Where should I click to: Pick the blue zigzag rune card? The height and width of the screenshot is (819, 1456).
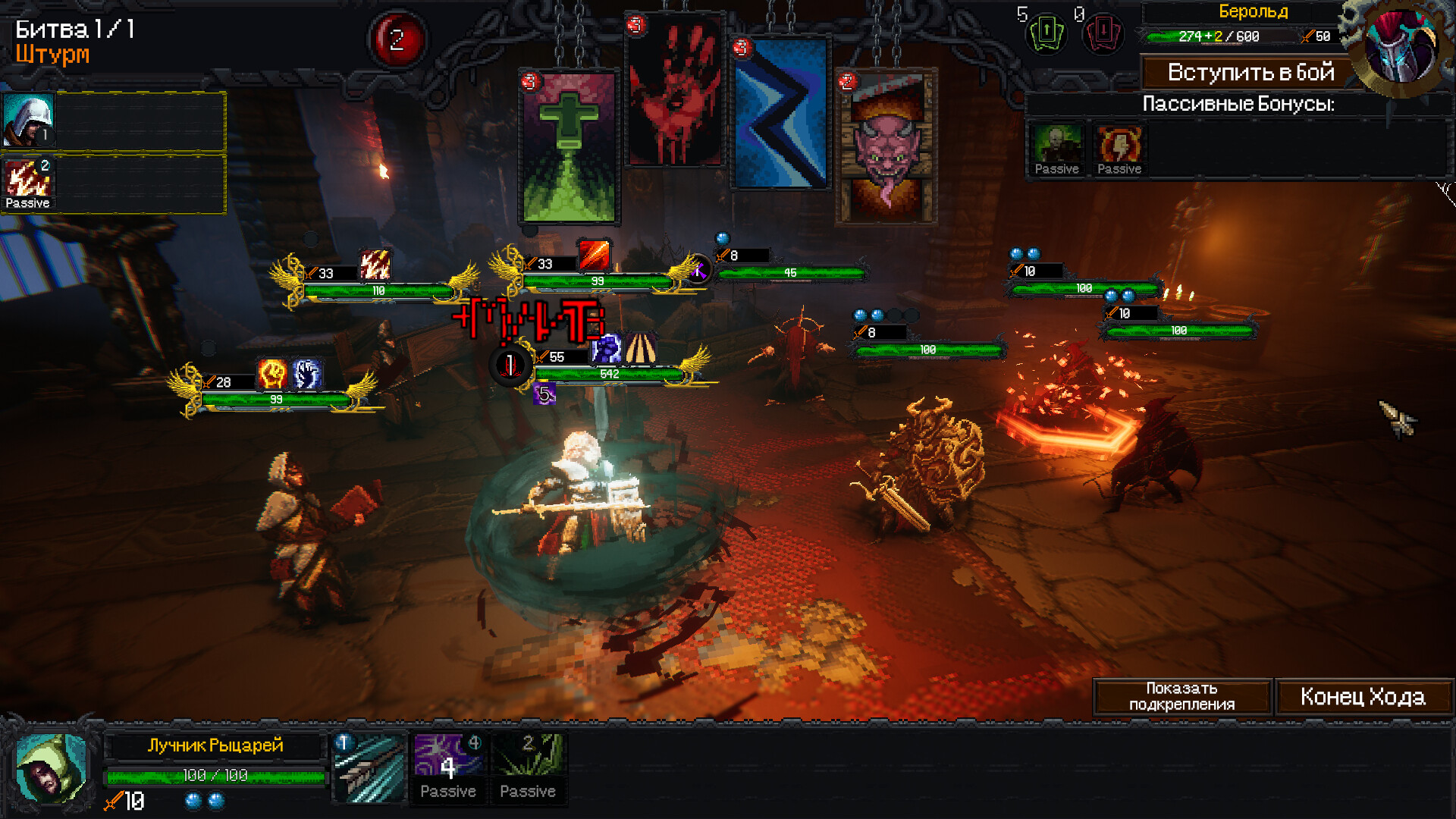pos(780,114)
